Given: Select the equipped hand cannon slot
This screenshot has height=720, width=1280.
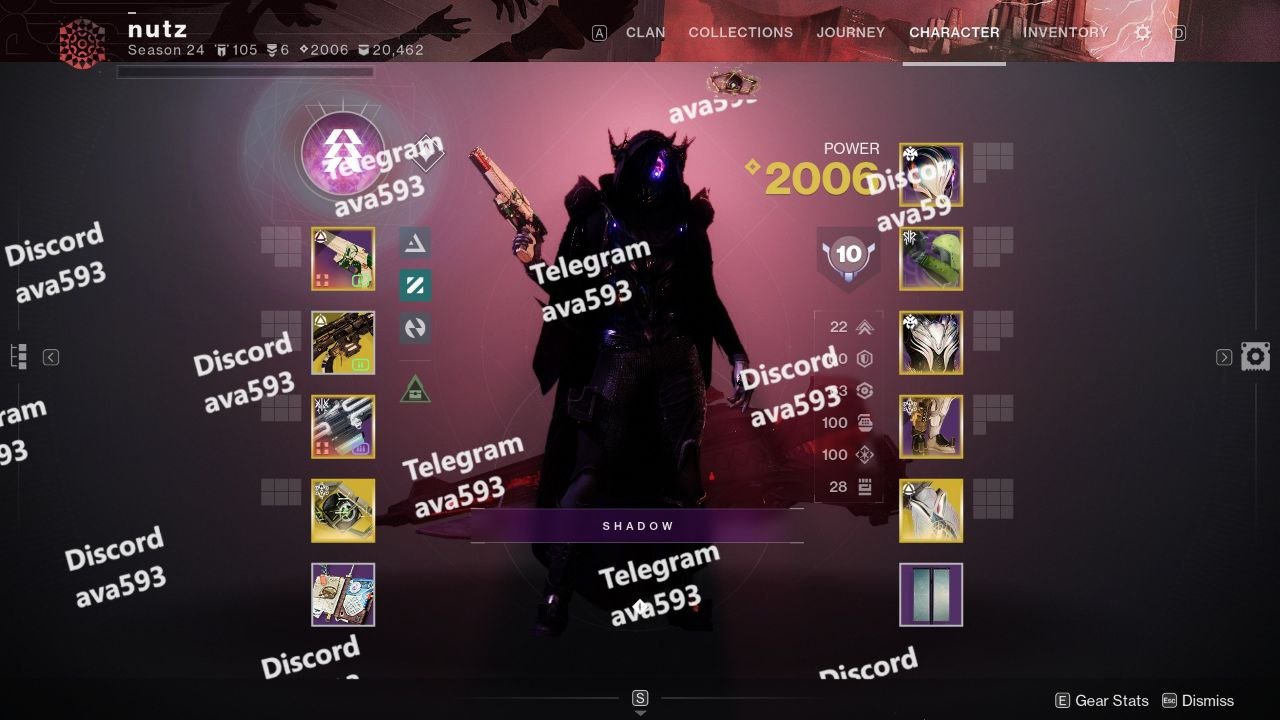Looking at the screenshot, I should click(x=343, y=259).
